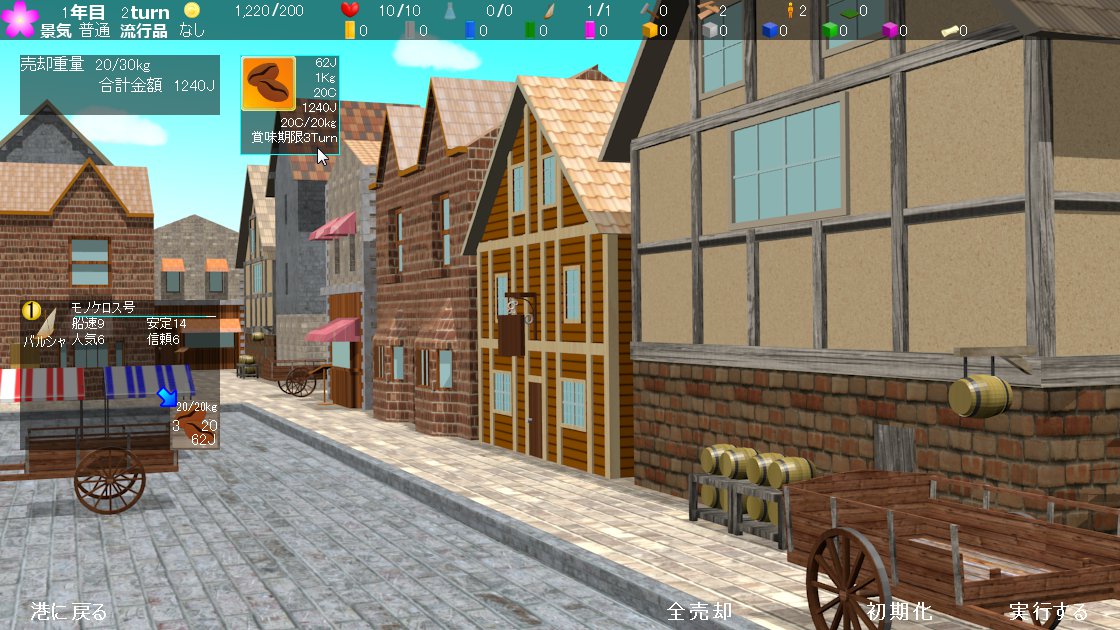Confirm the sale with 実行する
The height and width of the screenshot is (630, 1120).
point(1047,611)
